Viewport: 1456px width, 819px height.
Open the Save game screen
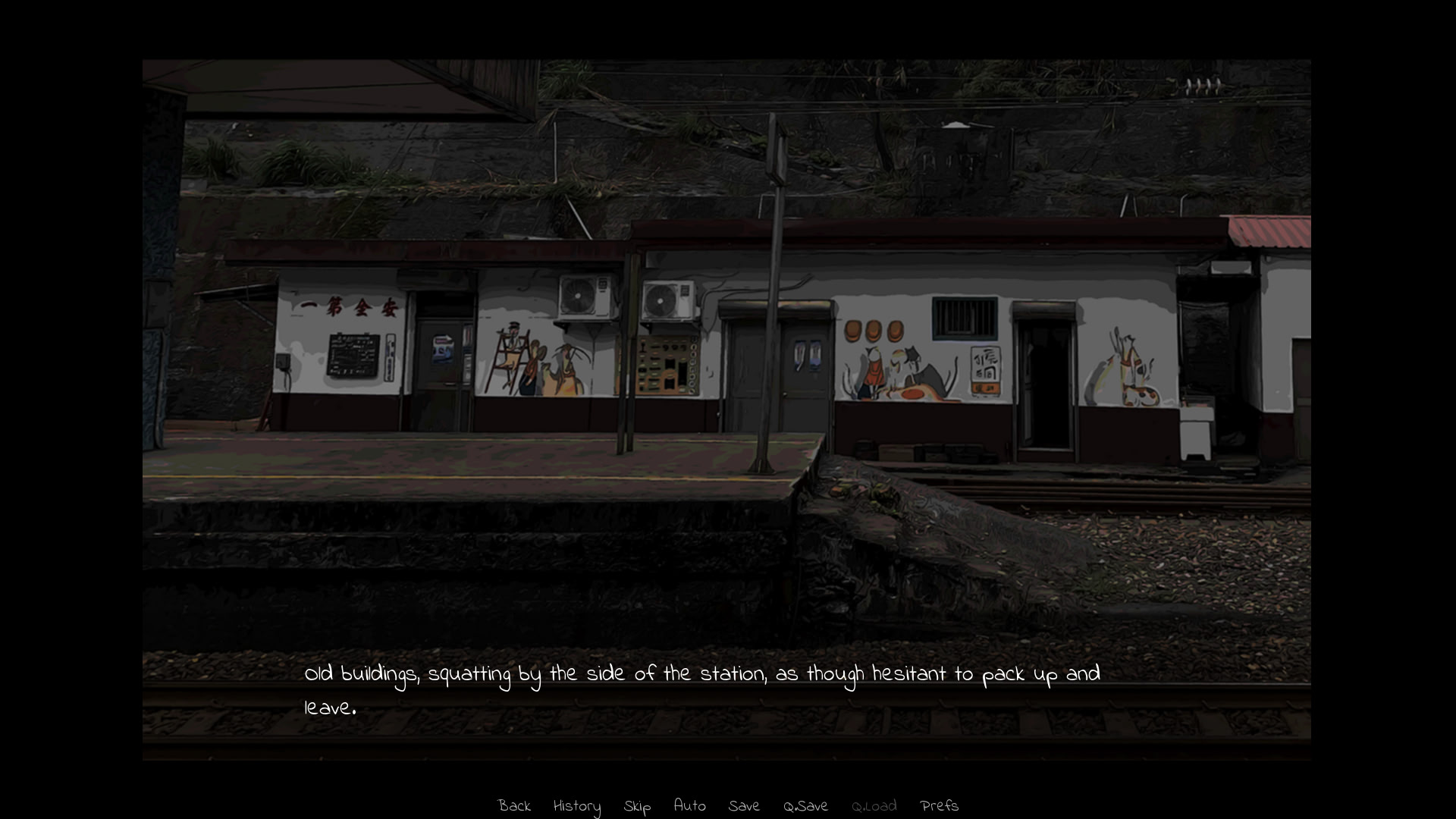(x=744, y=806)
